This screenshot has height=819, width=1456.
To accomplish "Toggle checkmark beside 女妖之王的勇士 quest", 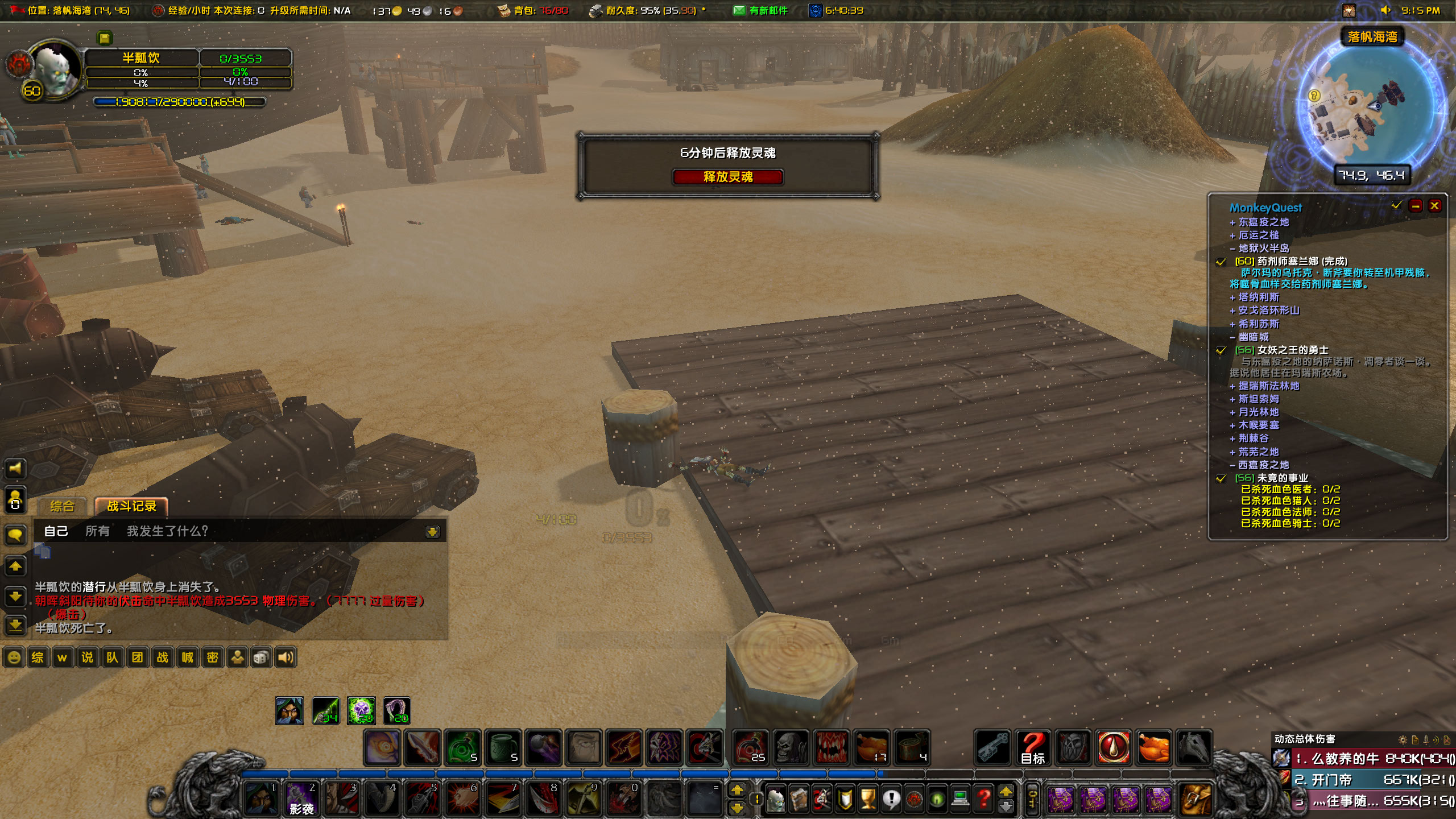I will click(x=1221, y=351).
